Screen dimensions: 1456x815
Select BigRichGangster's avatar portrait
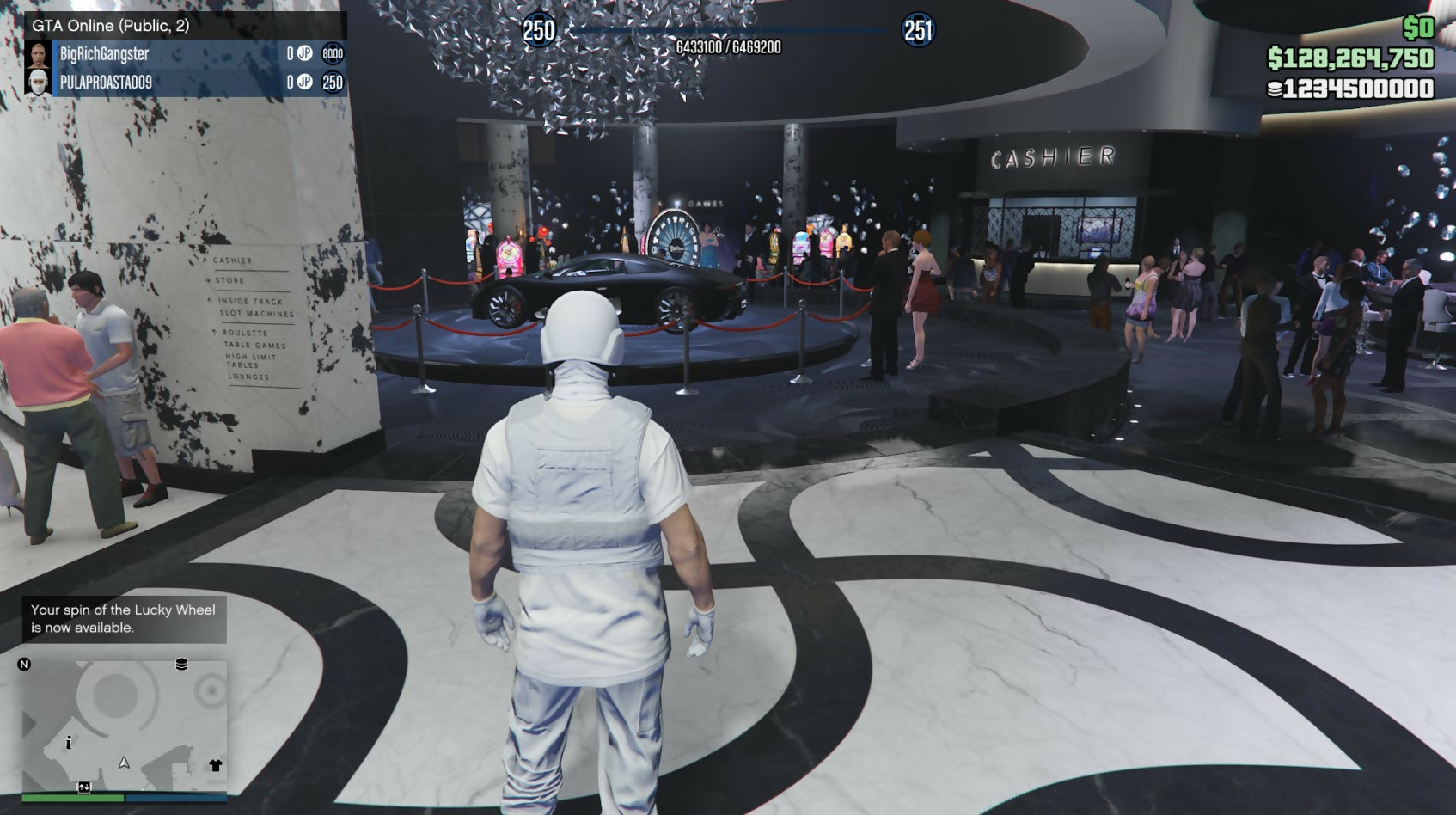coord(39,53)
